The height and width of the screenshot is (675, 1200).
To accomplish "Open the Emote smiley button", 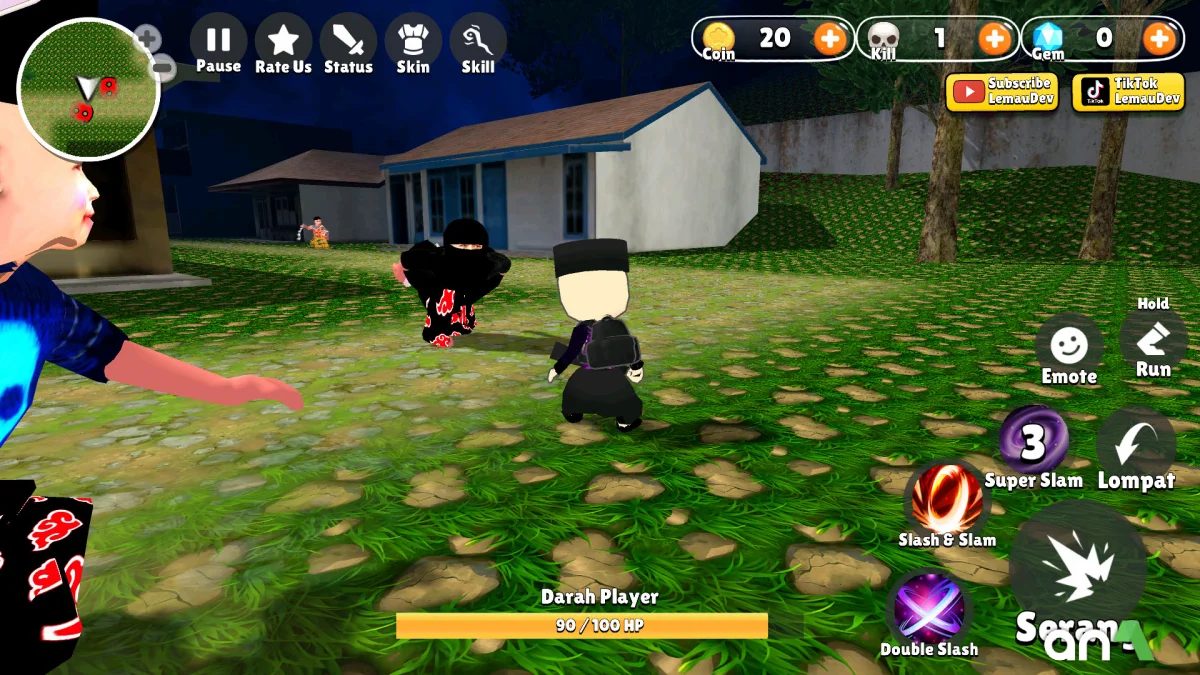I will 1069,349.
